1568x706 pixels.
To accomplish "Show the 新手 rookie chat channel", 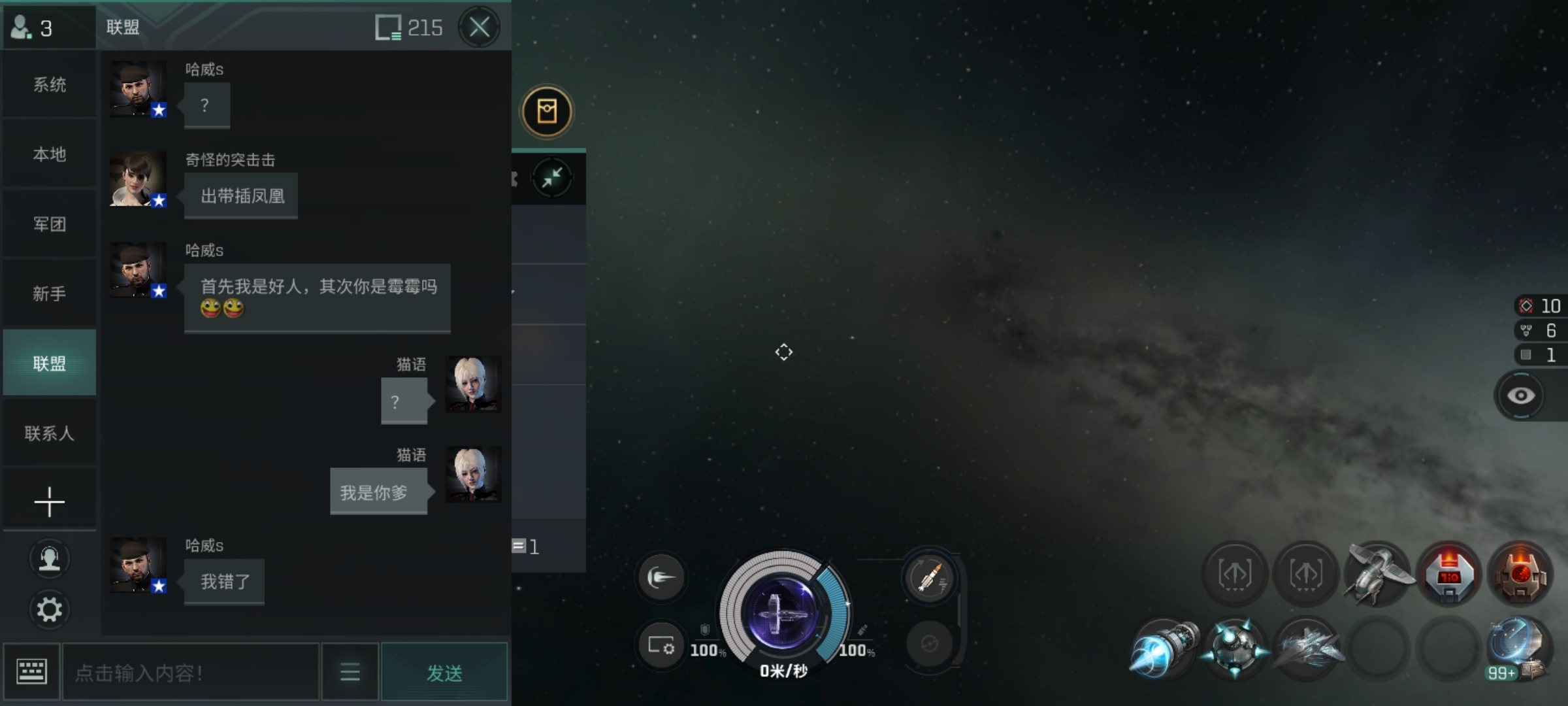I will point(50,294).
